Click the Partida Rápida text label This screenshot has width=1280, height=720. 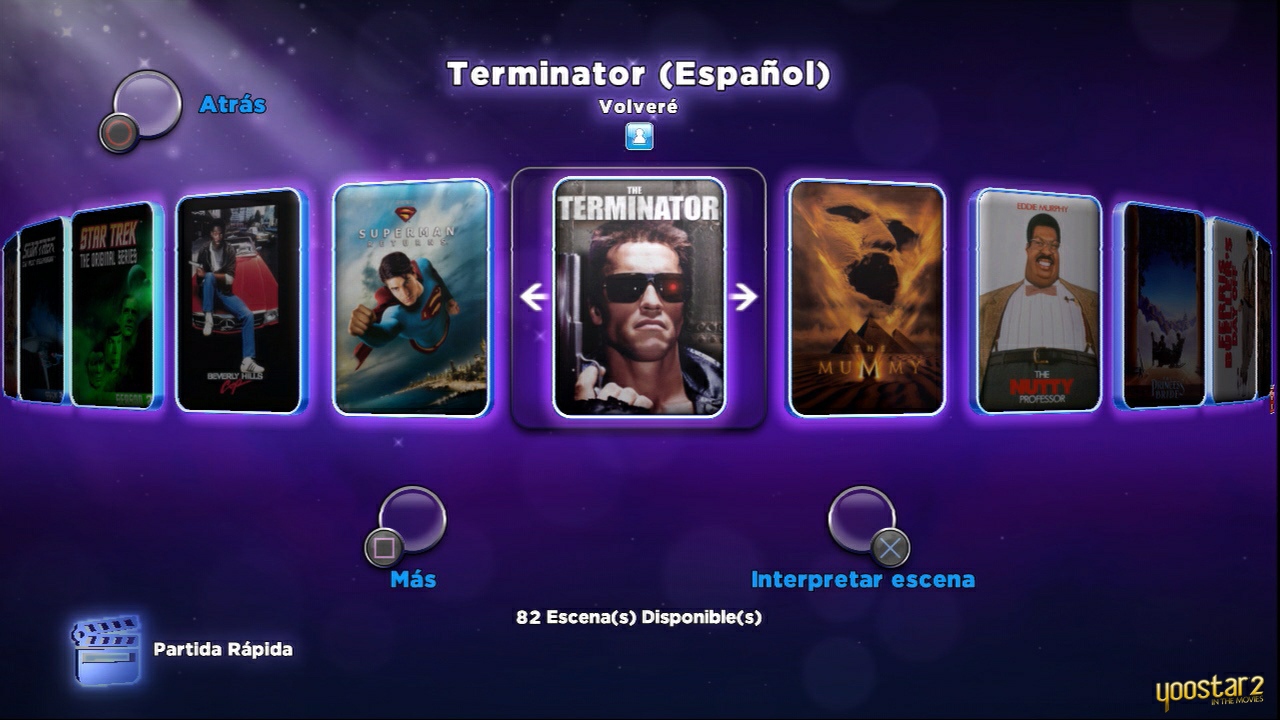[x=220, y=649]
